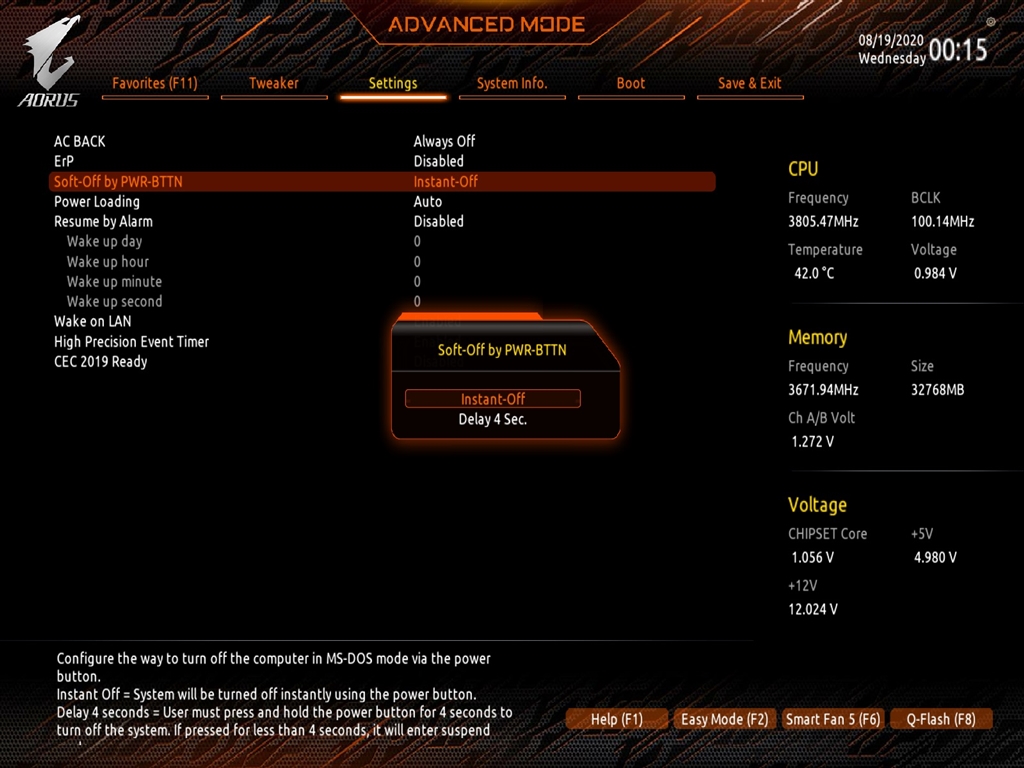Switch to the Tweaker tab
1024x768 pixels.
tap(273, 83)
